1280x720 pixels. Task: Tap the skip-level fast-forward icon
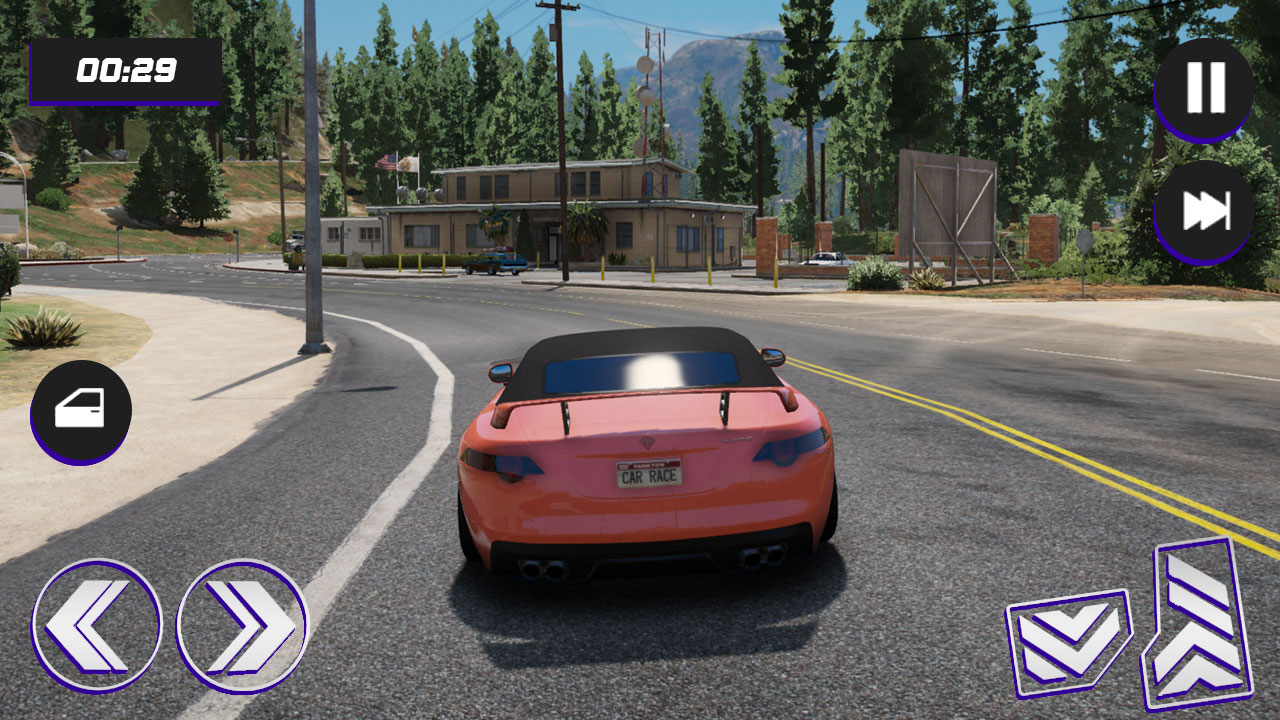tap(1203, 210)
